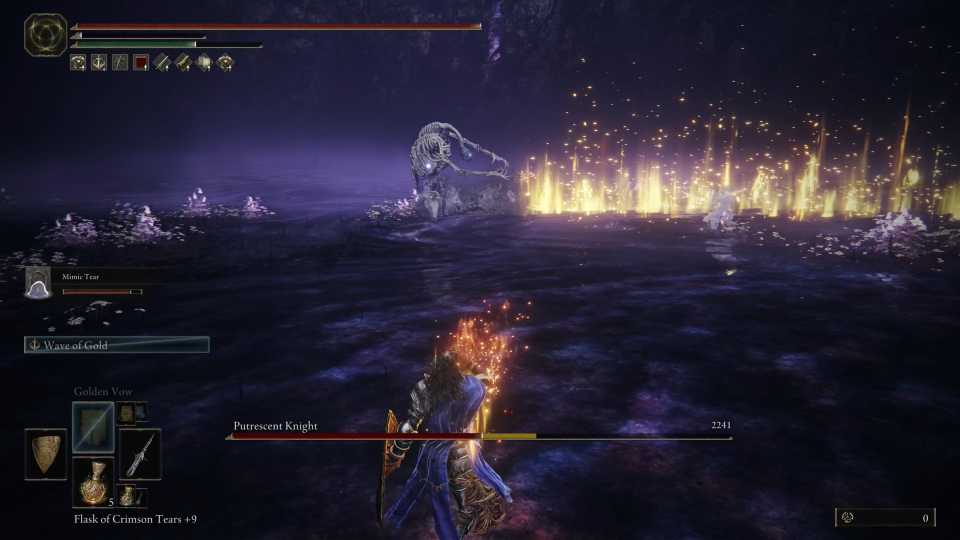Image resolution: width=960 pixels, height=540 pixels.
Task: Select the Golden Vow spell slot
Action: coord(93,428)
